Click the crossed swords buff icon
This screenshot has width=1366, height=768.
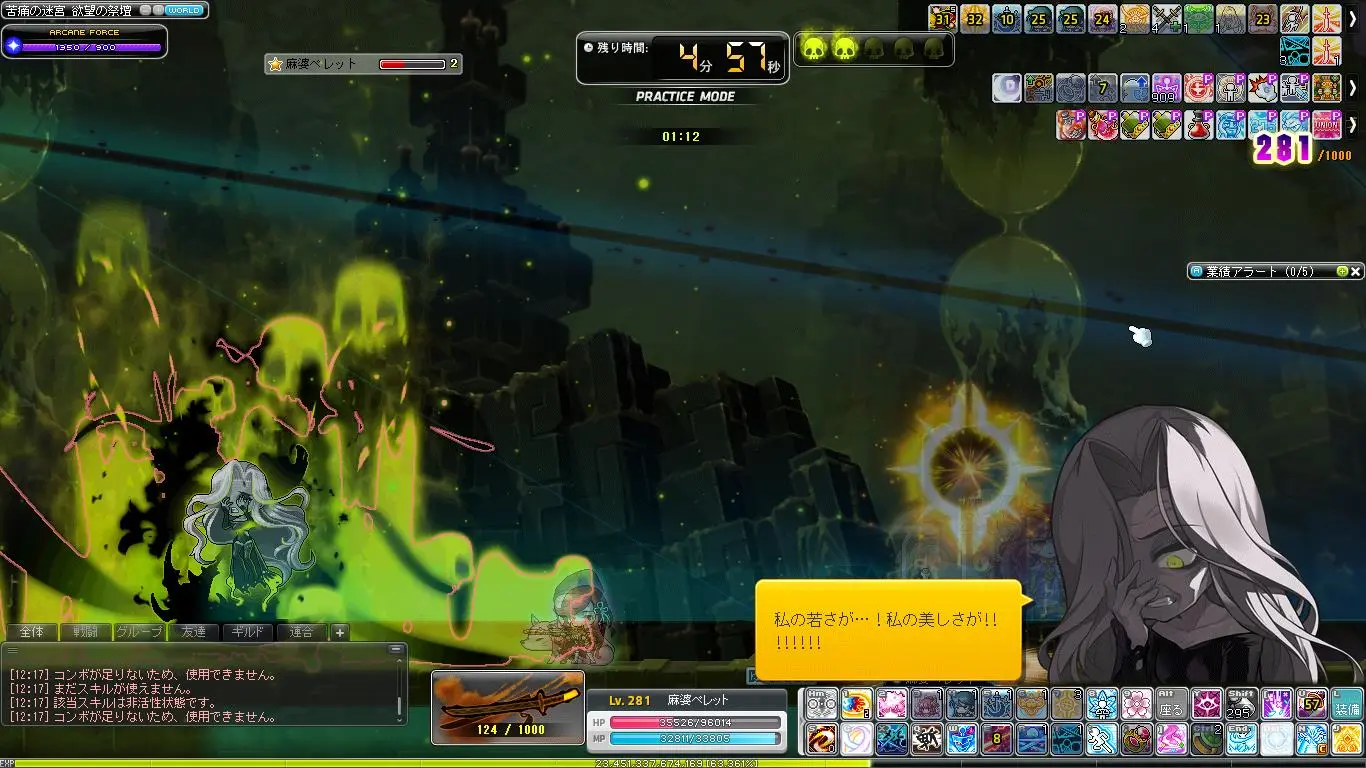click(1167, 19)
